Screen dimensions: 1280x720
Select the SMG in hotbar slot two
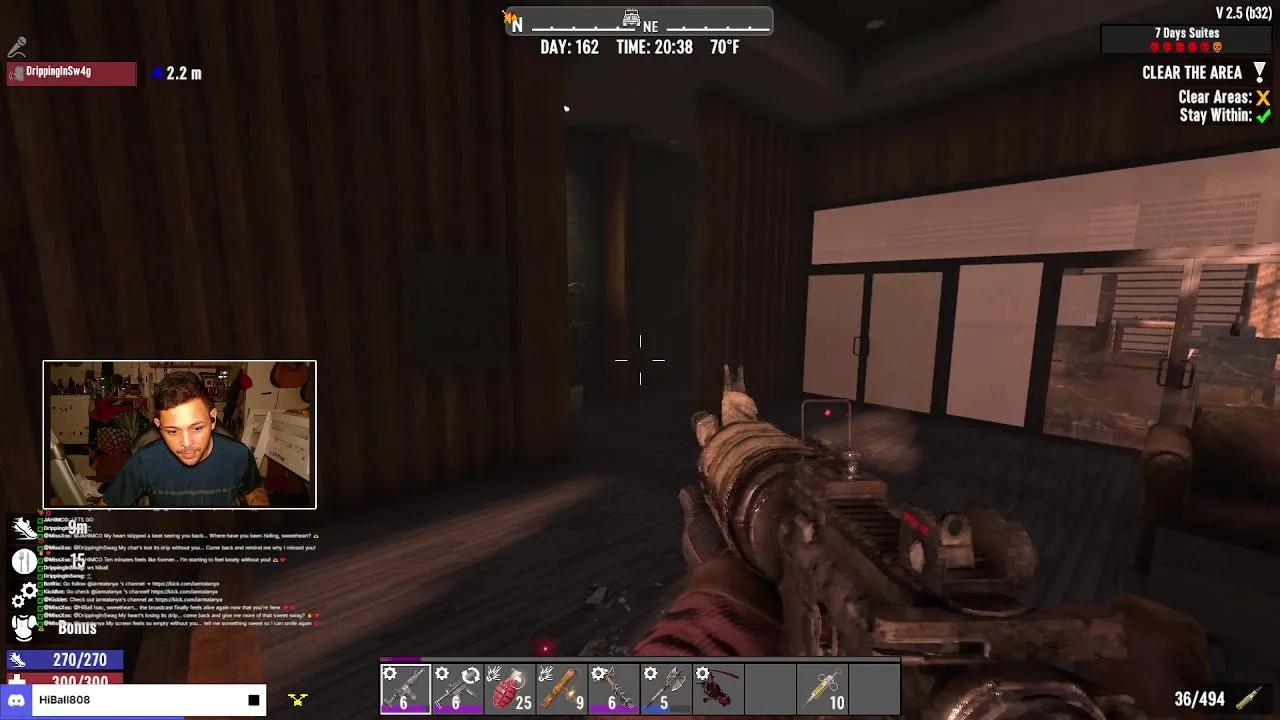pos(457,687)
